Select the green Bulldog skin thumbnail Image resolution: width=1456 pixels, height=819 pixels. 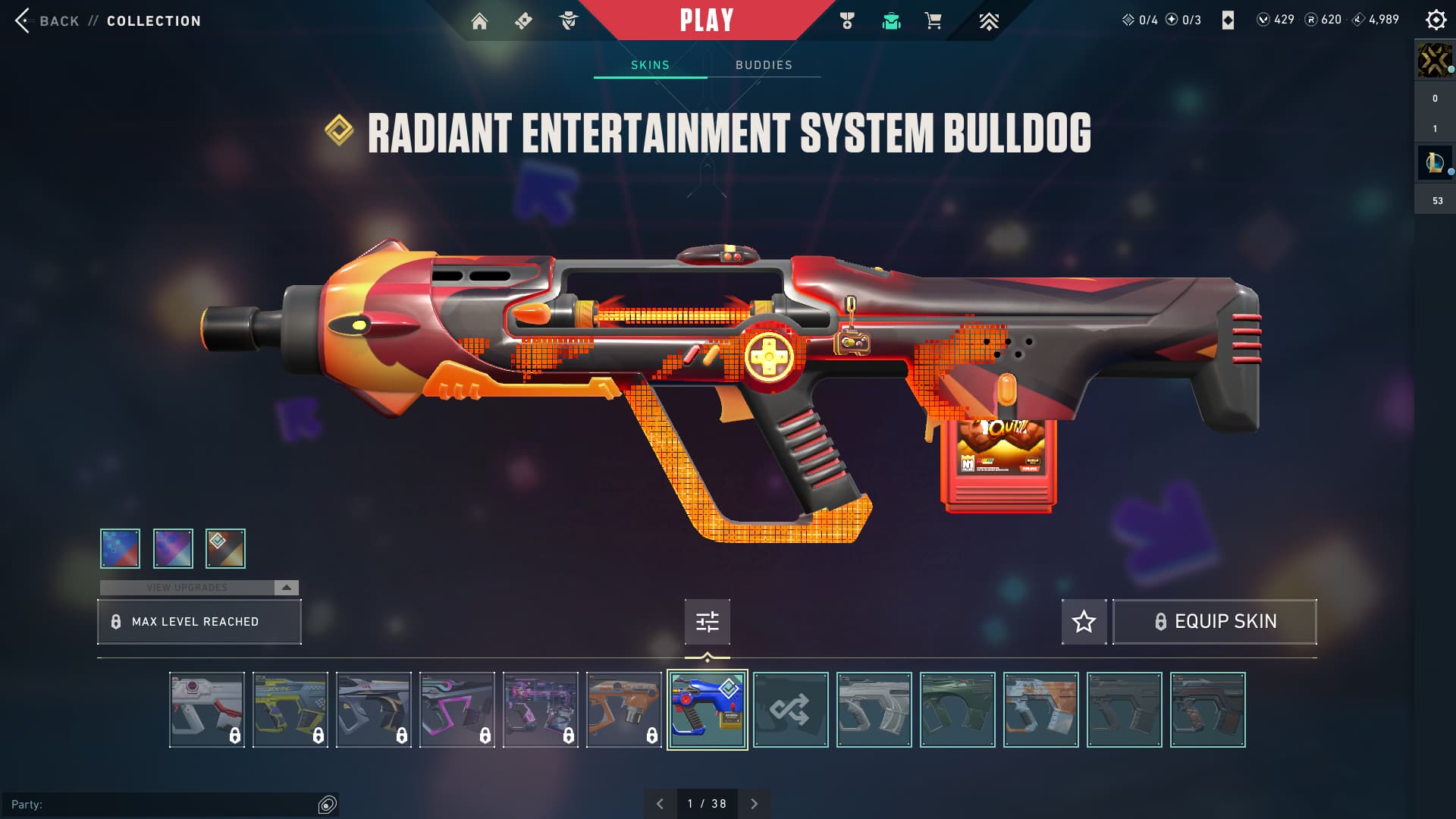[x=957, y=710]
